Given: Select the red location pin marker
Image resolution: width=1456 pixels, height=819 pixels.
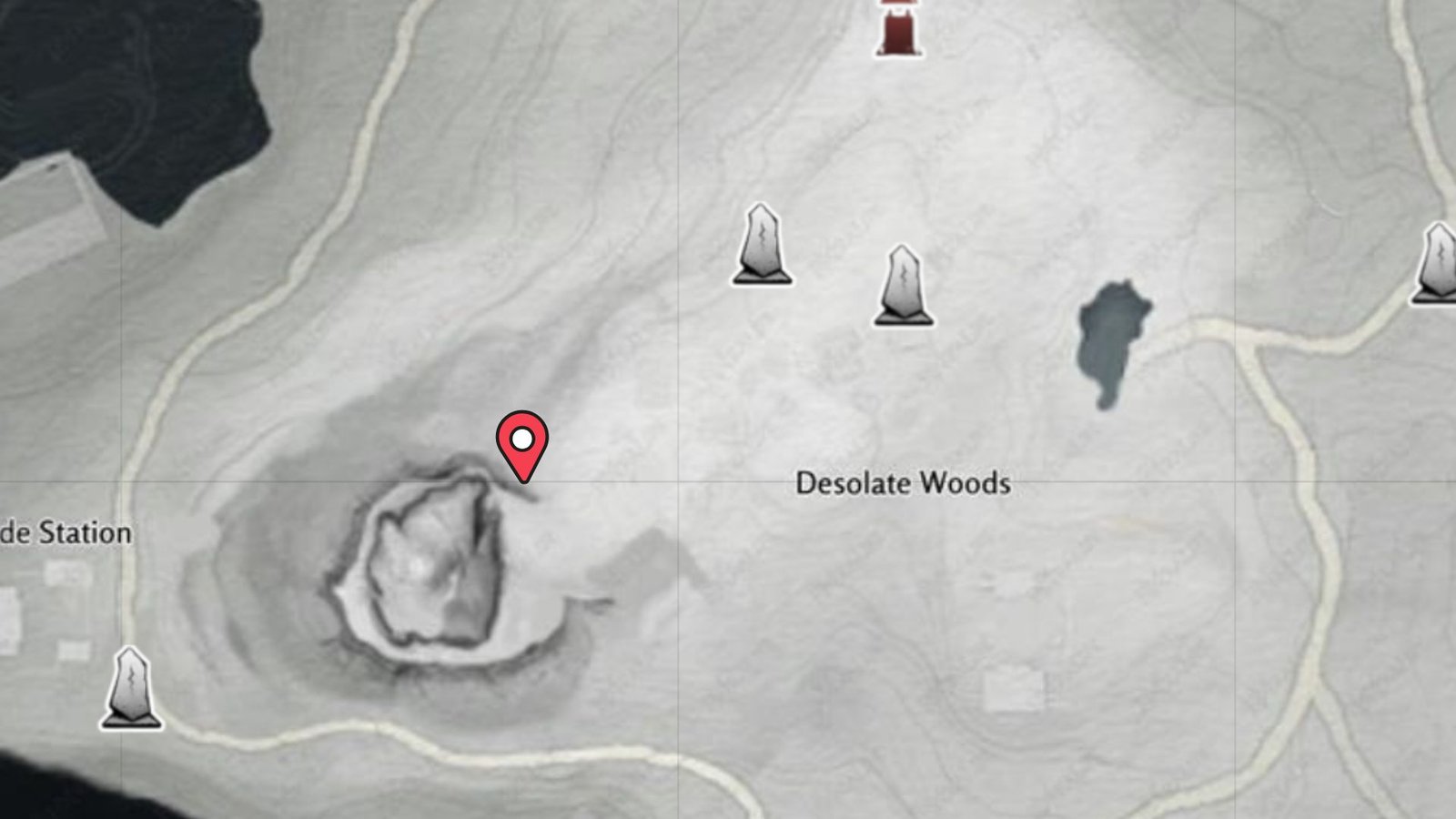Looking at the screenshot, I should click(x=522, y=442).
